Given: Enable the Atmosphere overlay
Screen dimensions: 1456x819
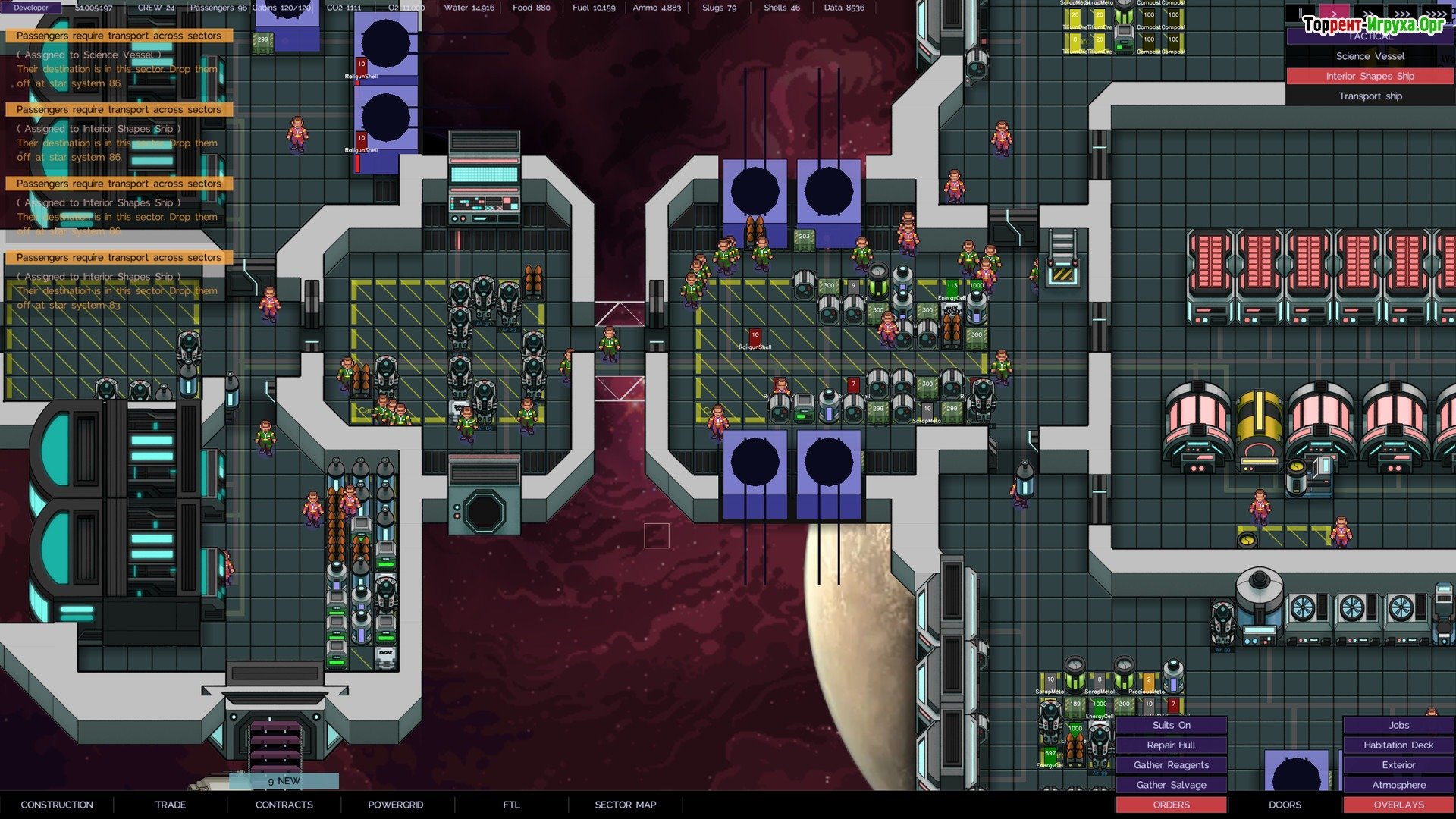Looking at the screenshot, I should 1398,785.
